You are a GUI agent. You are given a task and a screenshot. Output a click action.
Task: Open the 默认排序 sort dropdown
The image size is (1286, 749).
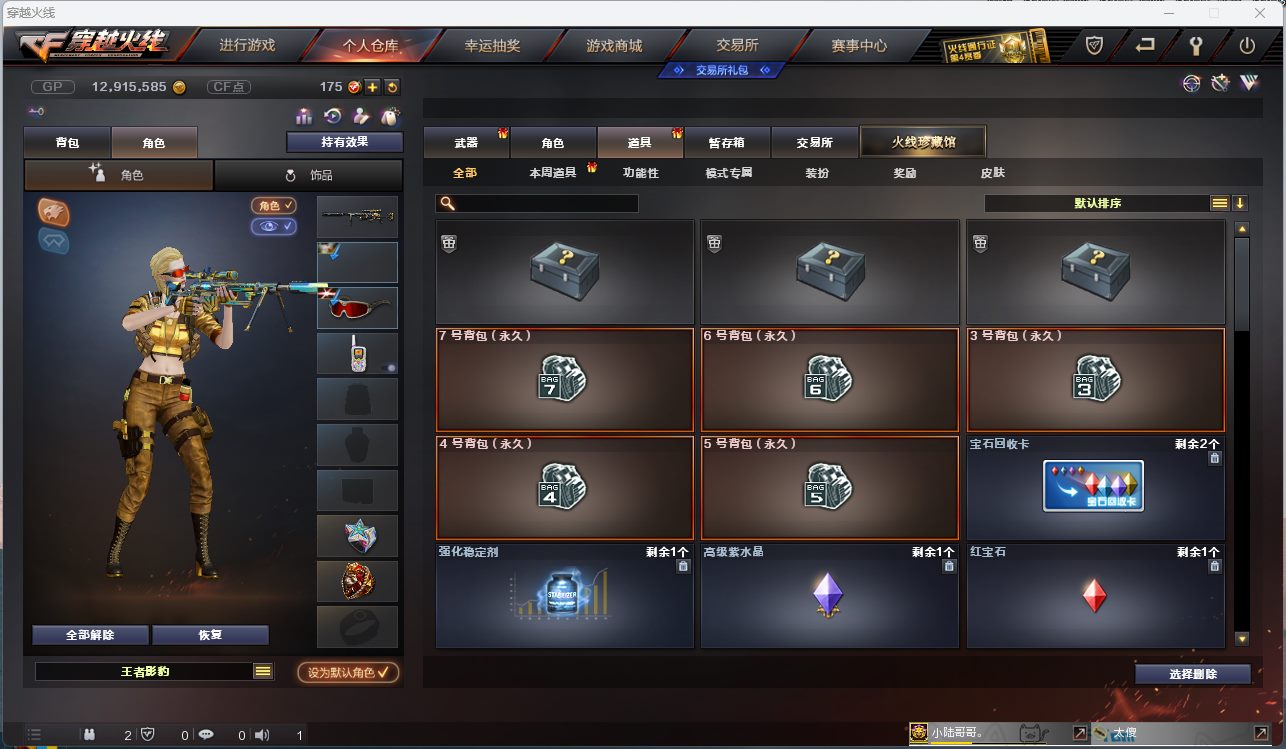1097,203
